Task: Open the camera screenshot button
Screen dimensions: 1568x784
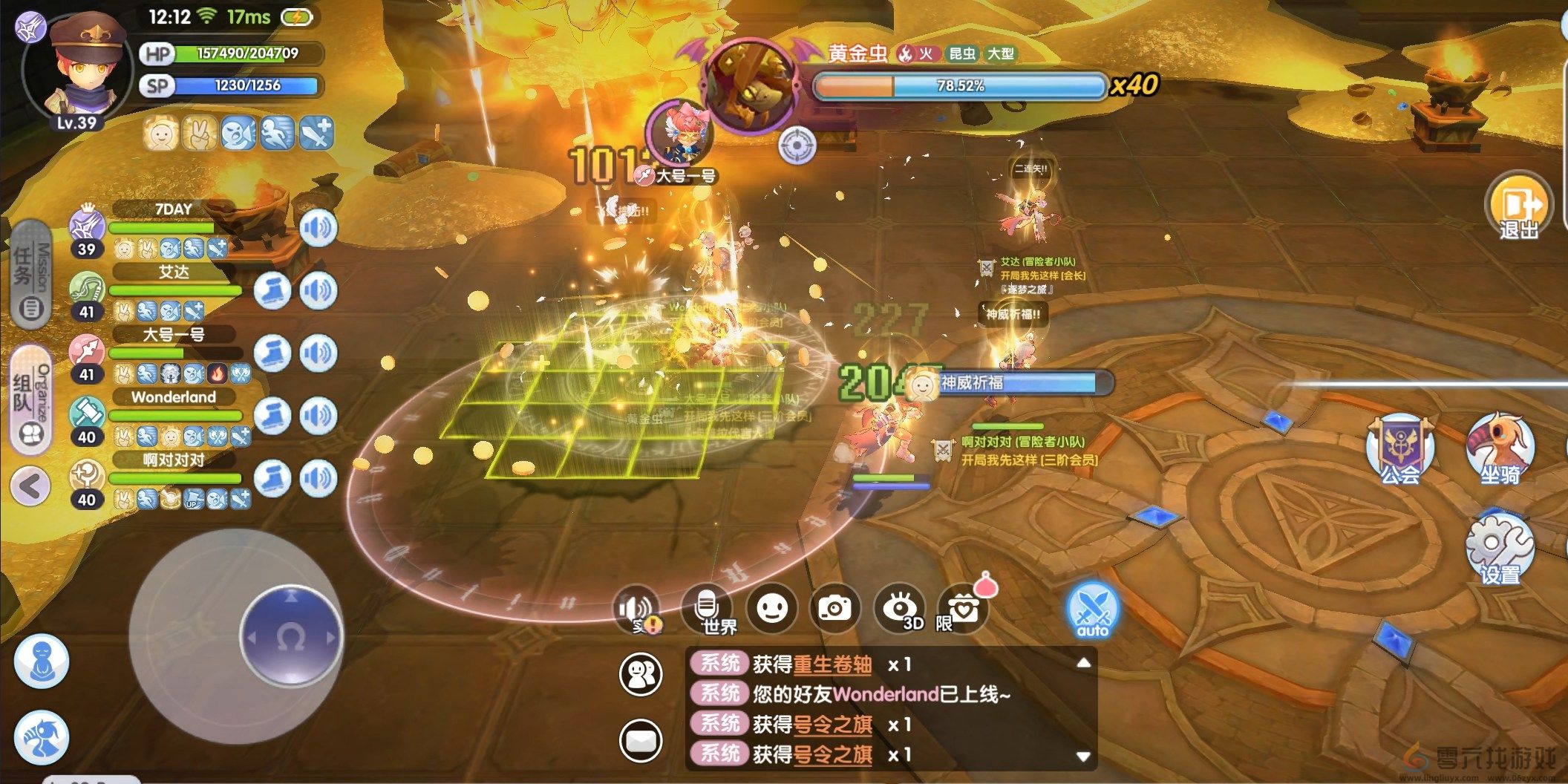Action: pos(835,609)
